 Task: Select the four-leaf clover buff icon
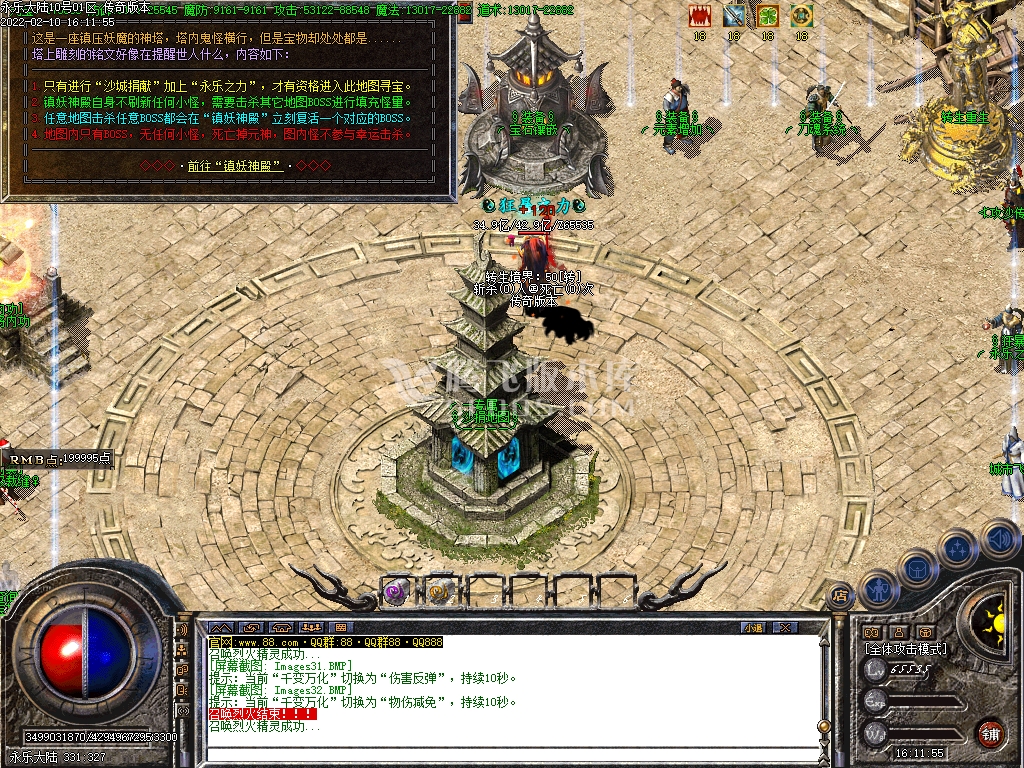point(767,16)
